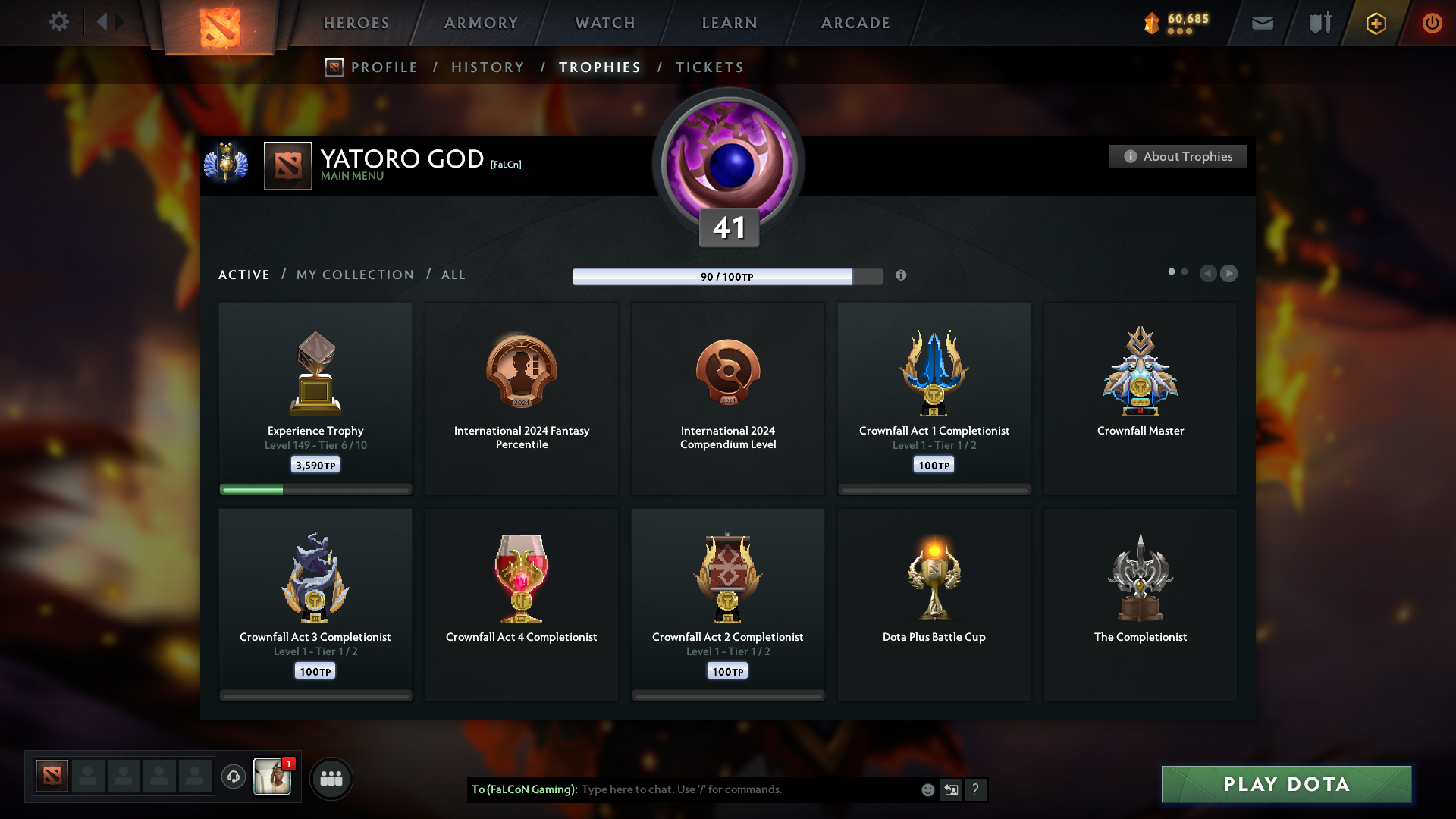Toggle the chat channel switch icon

pyautogui.click(x=952, y=789)
